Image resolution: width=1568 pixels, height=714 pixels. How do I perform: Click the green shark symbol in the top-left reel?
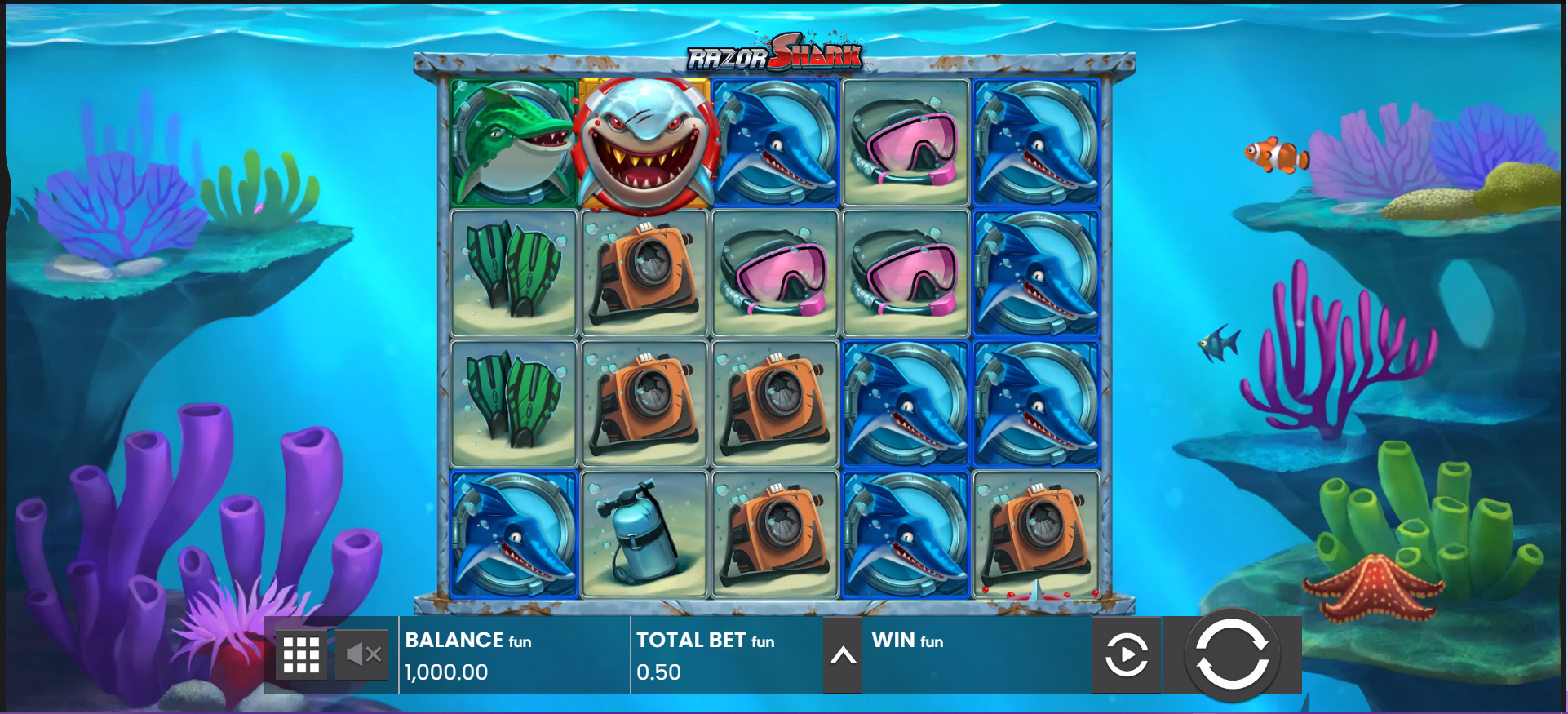512,143
